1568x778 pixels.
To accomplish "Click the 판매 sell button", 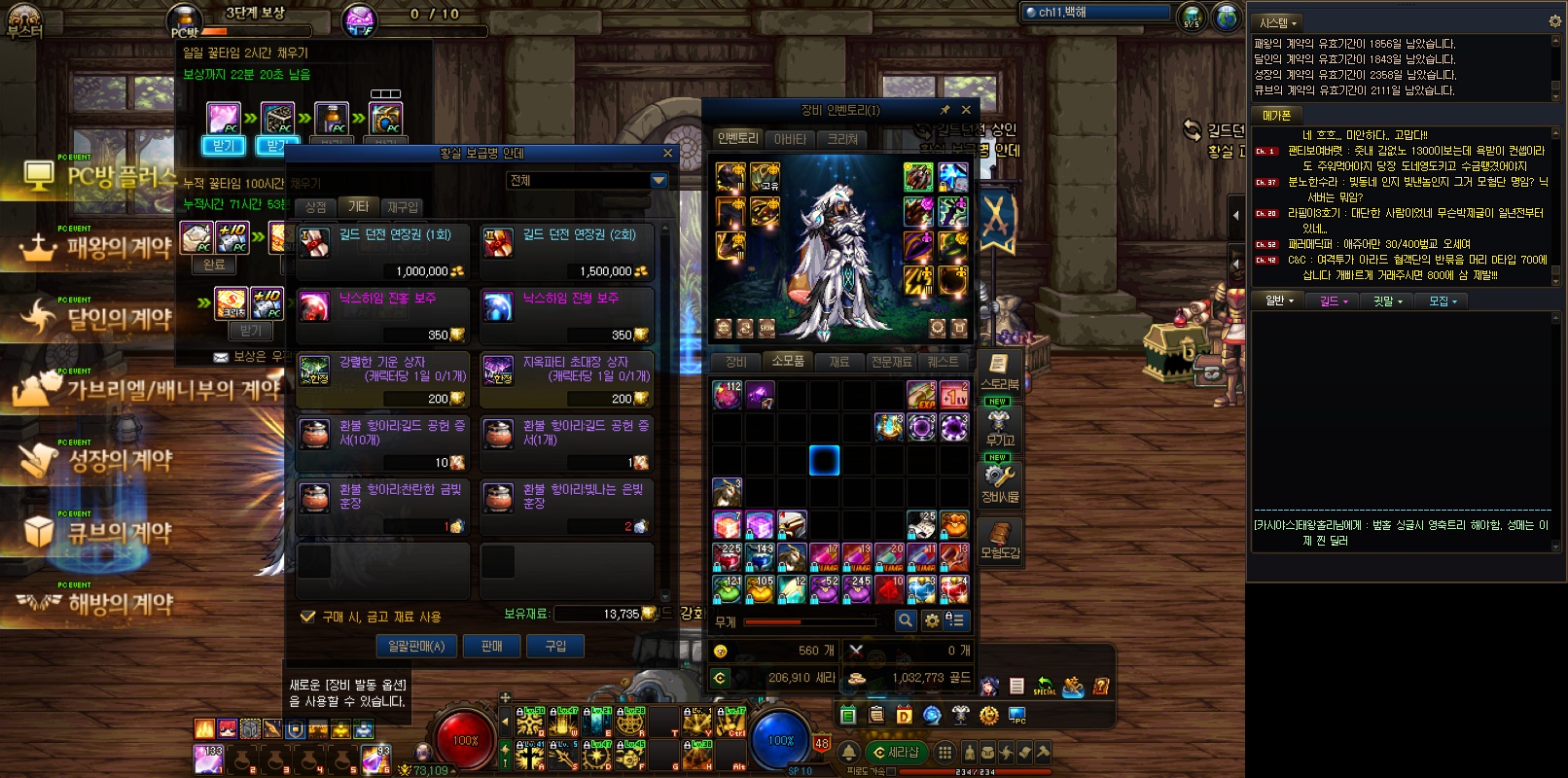I will point(492,646).
